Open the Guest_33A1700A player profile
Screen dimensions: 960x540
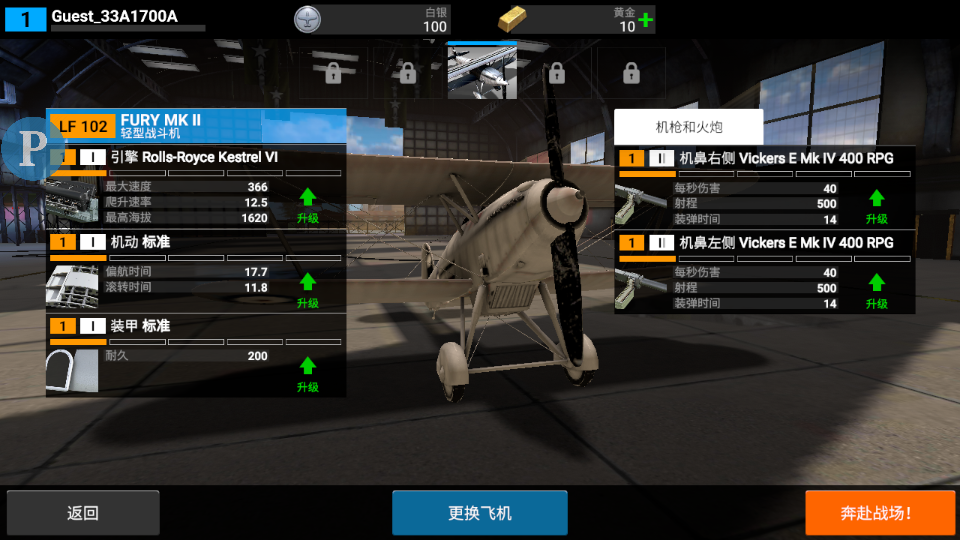point(114,17)
